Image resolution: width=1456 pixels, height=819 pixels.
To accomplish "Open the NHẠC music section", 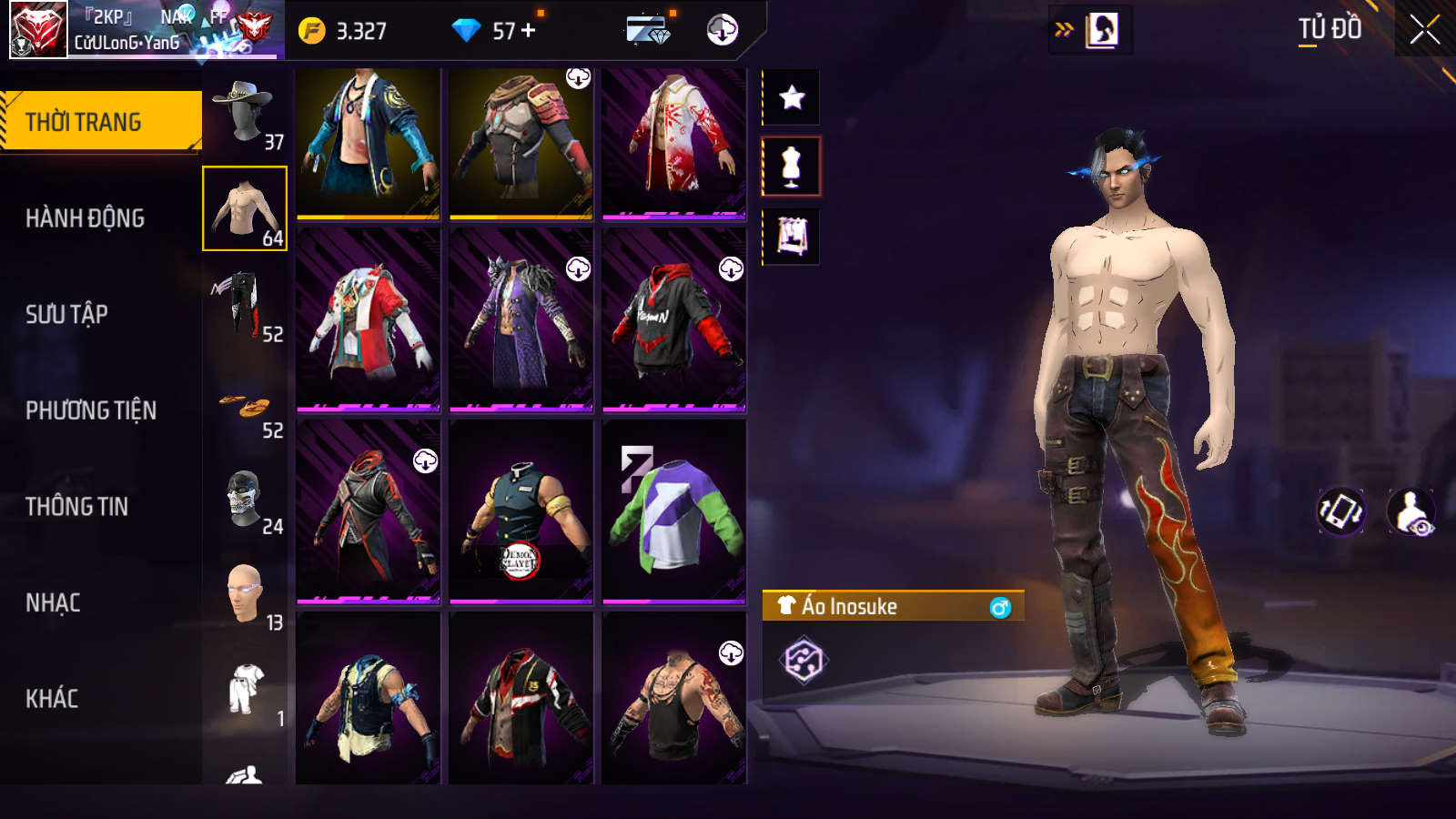I will click(53, 602).
